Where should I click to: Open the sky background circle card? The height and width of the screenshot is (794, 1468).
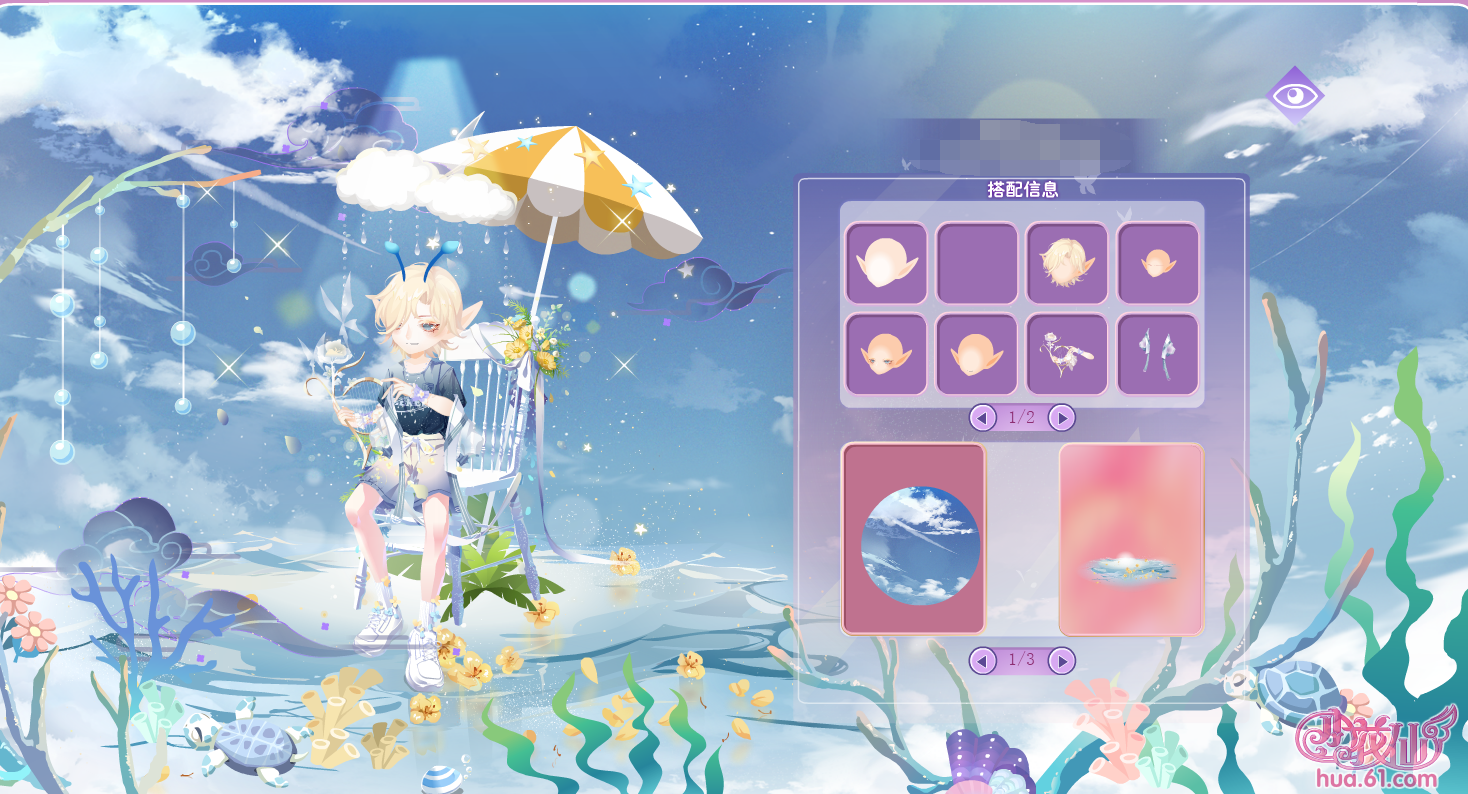point(914,539)
